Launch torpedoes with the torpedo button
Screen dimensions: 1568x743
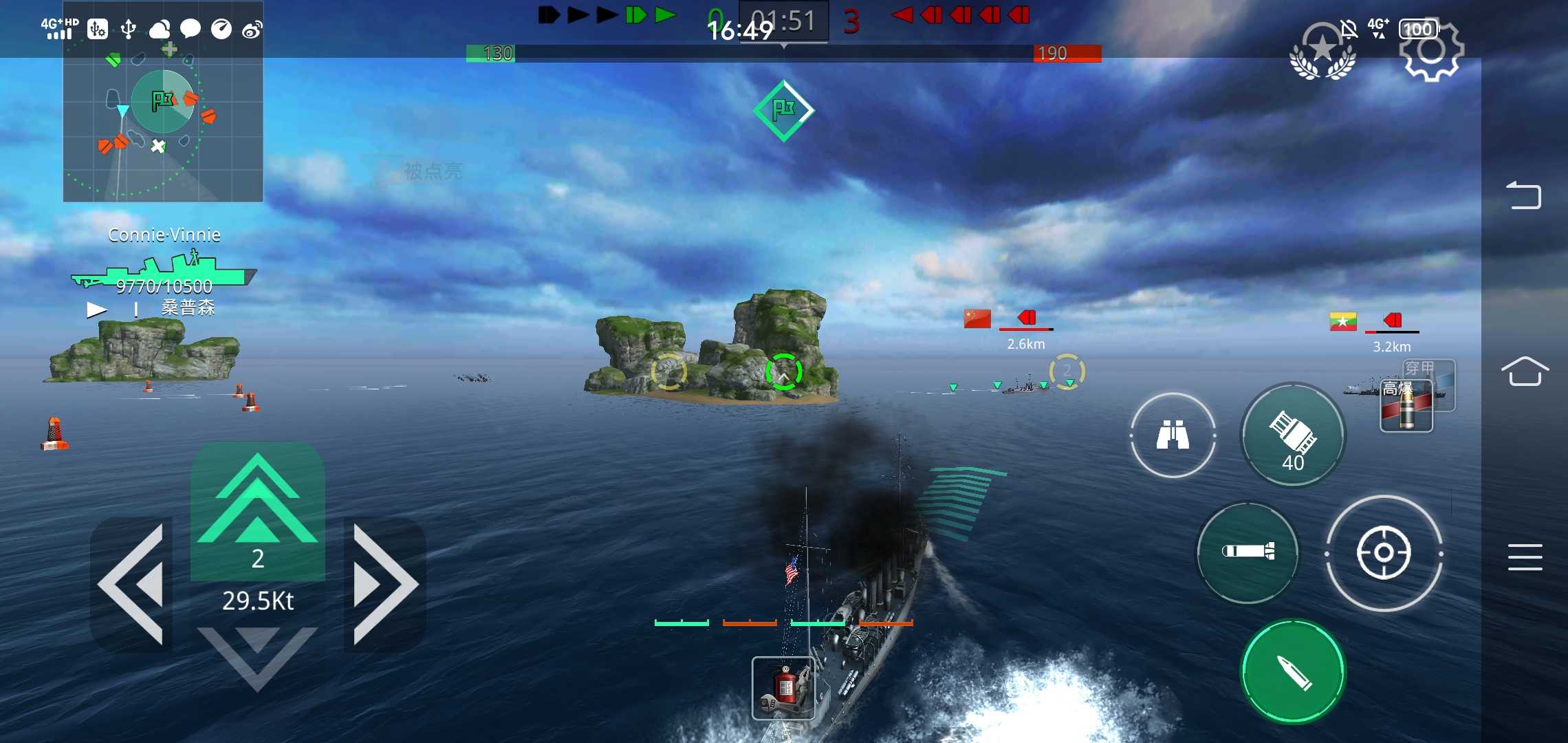1248,552
